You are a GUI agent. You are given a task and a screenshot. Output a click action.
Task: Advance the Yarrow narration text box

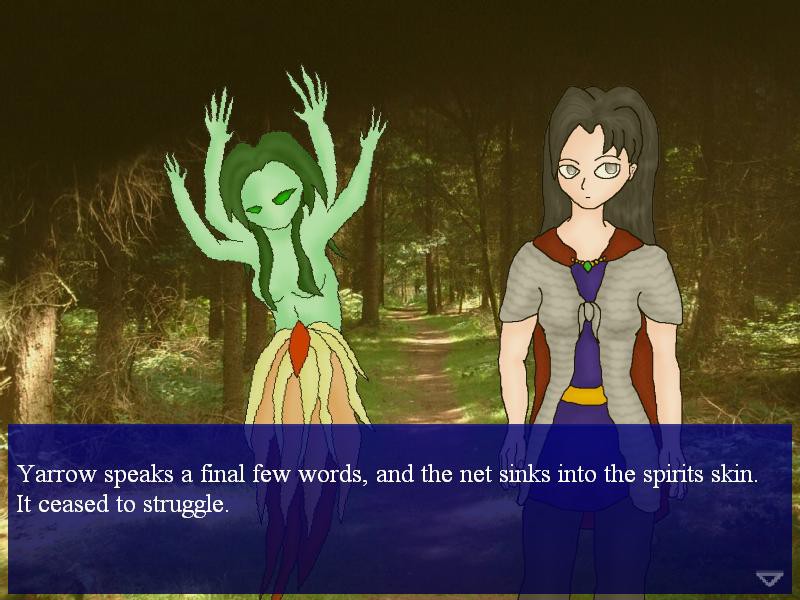[x=400, y=490]
